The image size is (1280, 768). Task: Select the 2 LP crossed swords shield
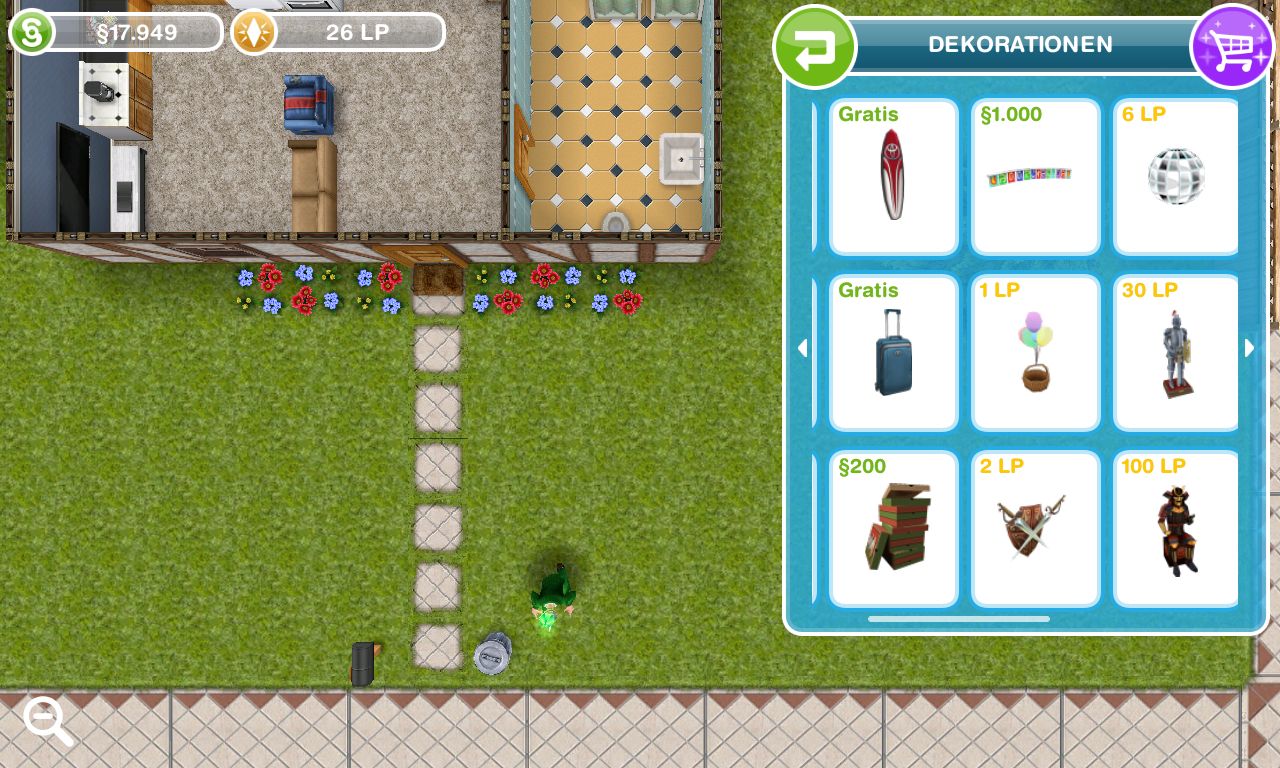pyautogui.click(x=1035, y=529)
